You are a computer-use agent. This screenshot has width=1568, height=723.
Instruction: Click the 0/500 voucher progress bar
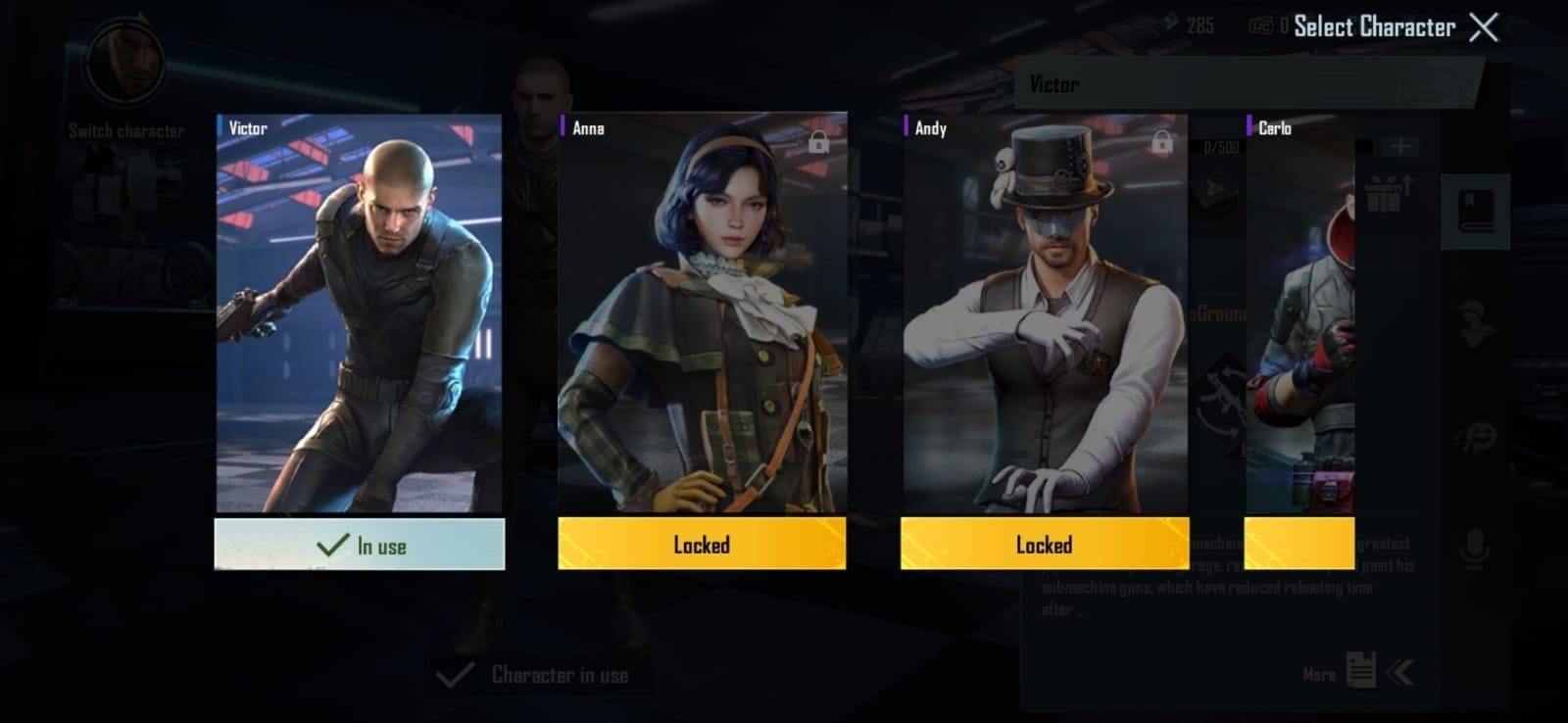(1220, 147)
